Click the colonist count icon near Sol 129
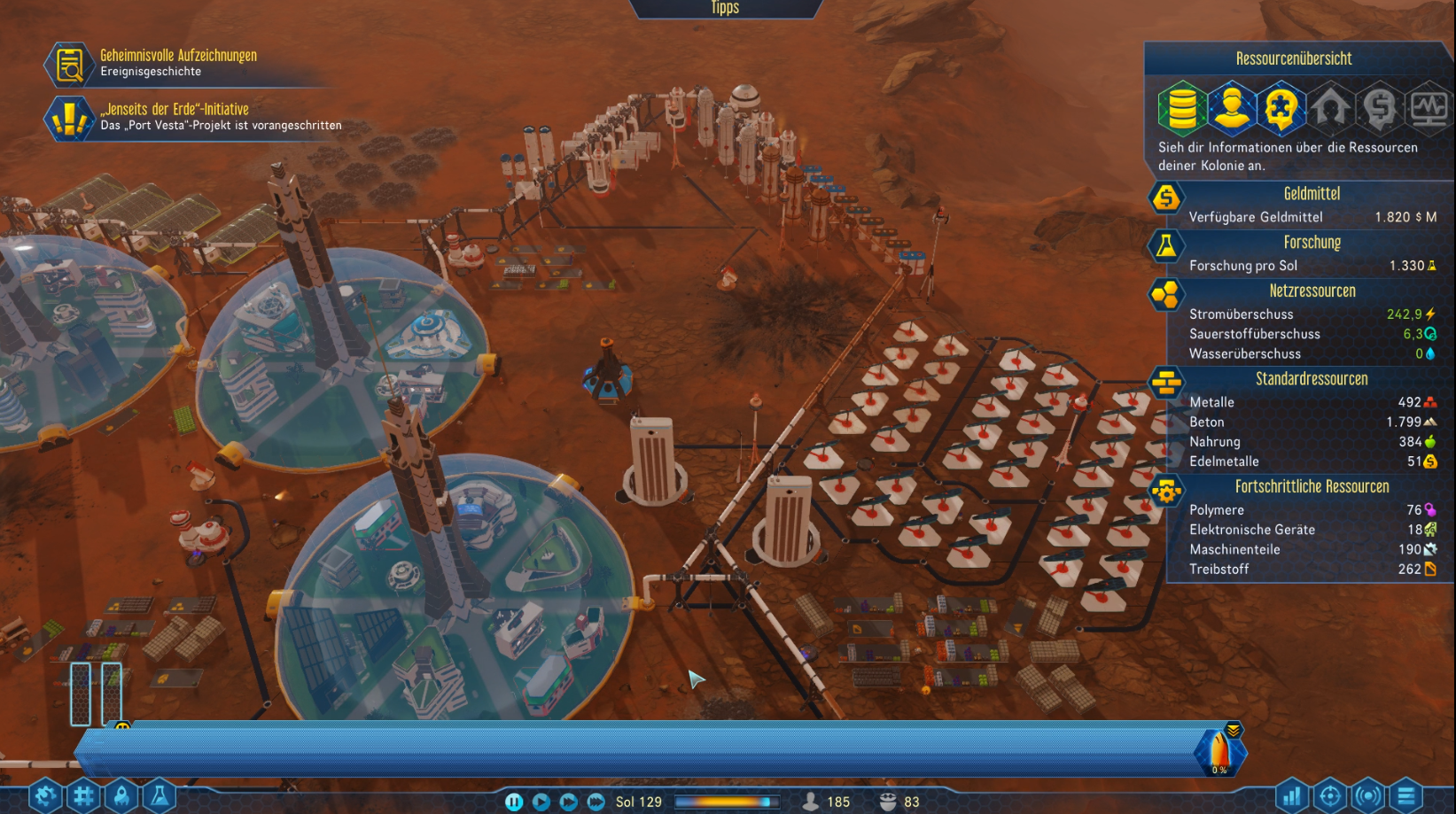 [811, 802]
